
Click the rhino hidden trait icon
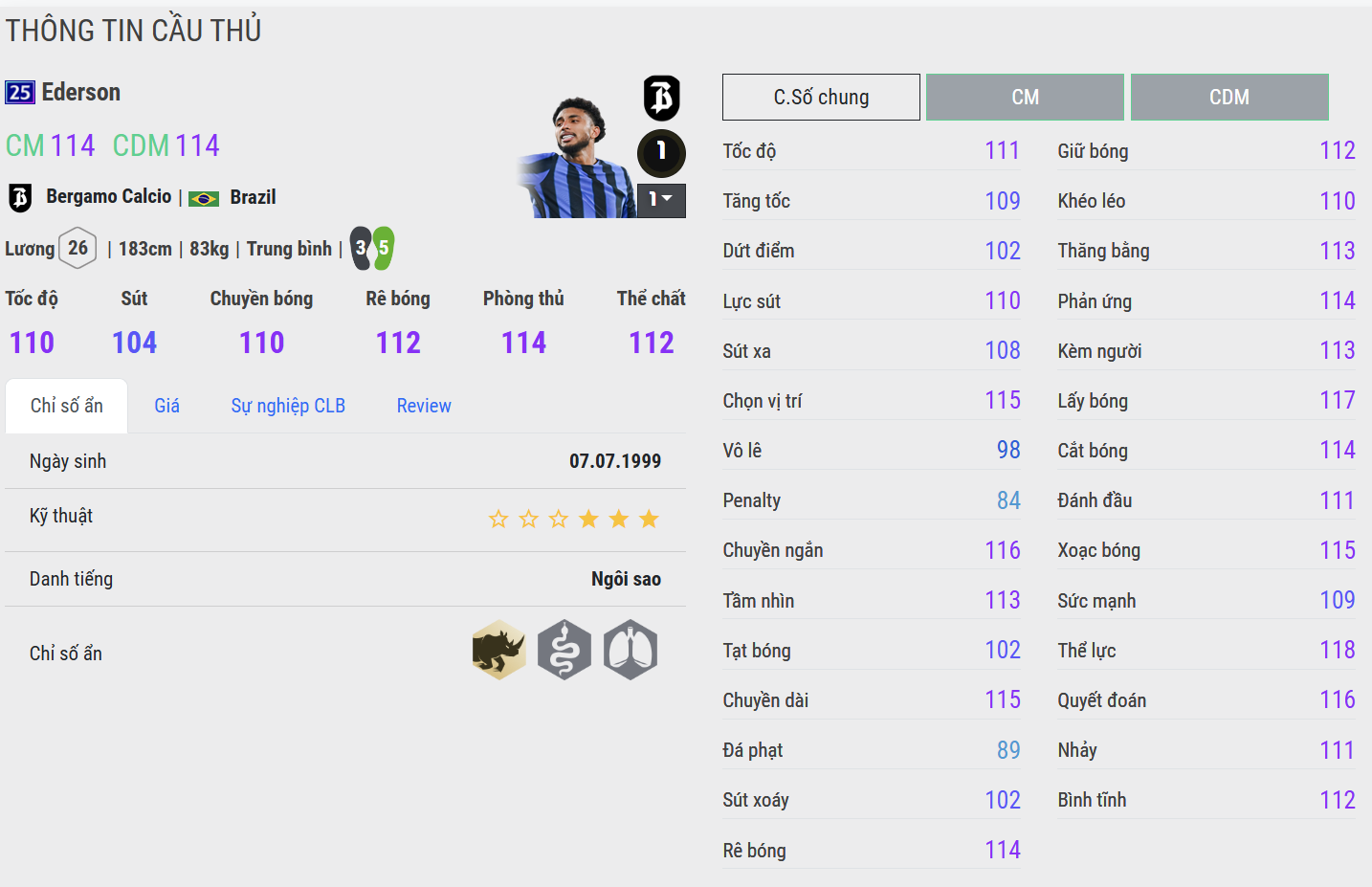click(x=498, y=651)
